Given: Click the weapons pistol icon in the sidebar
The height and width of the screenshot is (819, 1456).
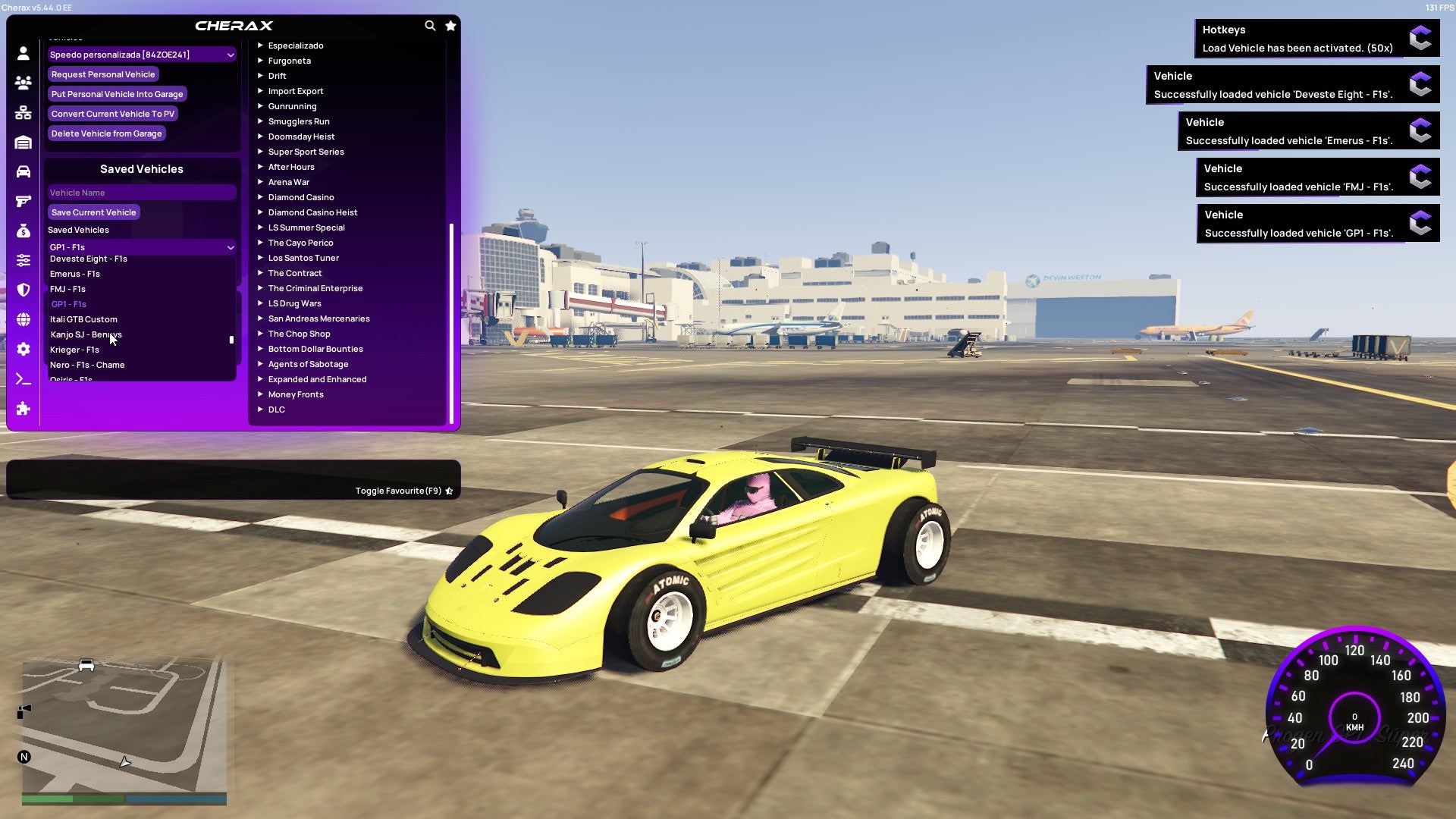Looking at the screenshot, I should pos(23,200).
